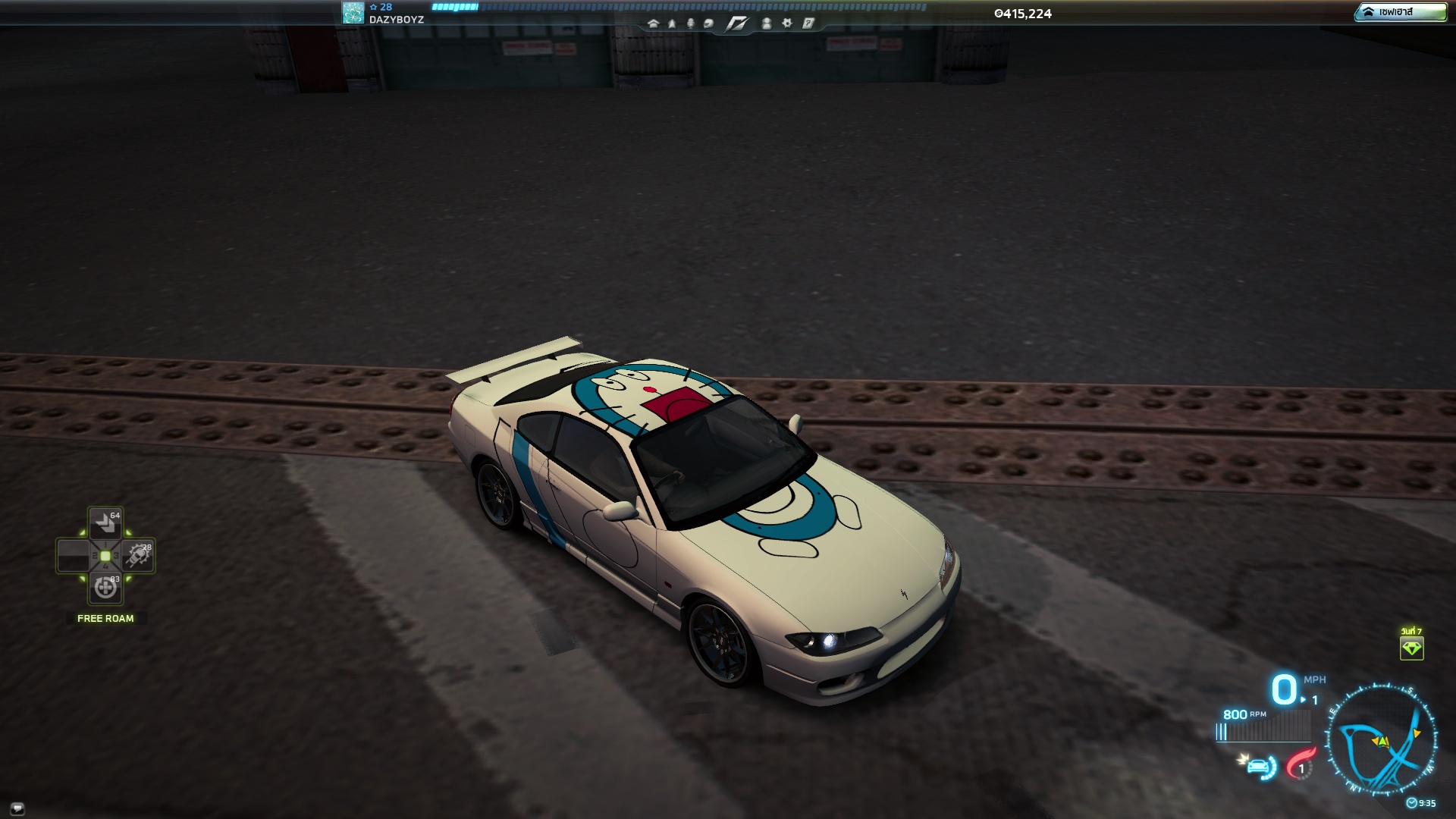Open the circular minimap

click(x=1382, y=739)
